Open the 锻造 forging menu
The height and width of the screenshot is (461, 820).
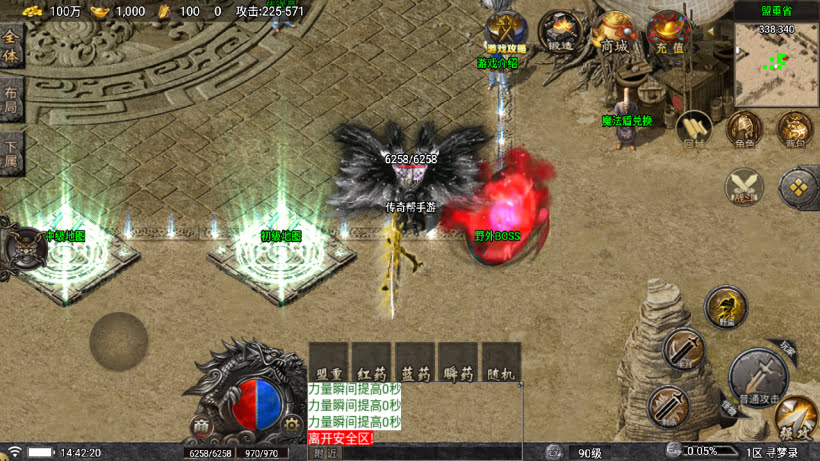pyautogui.click(x=560, y=32)
